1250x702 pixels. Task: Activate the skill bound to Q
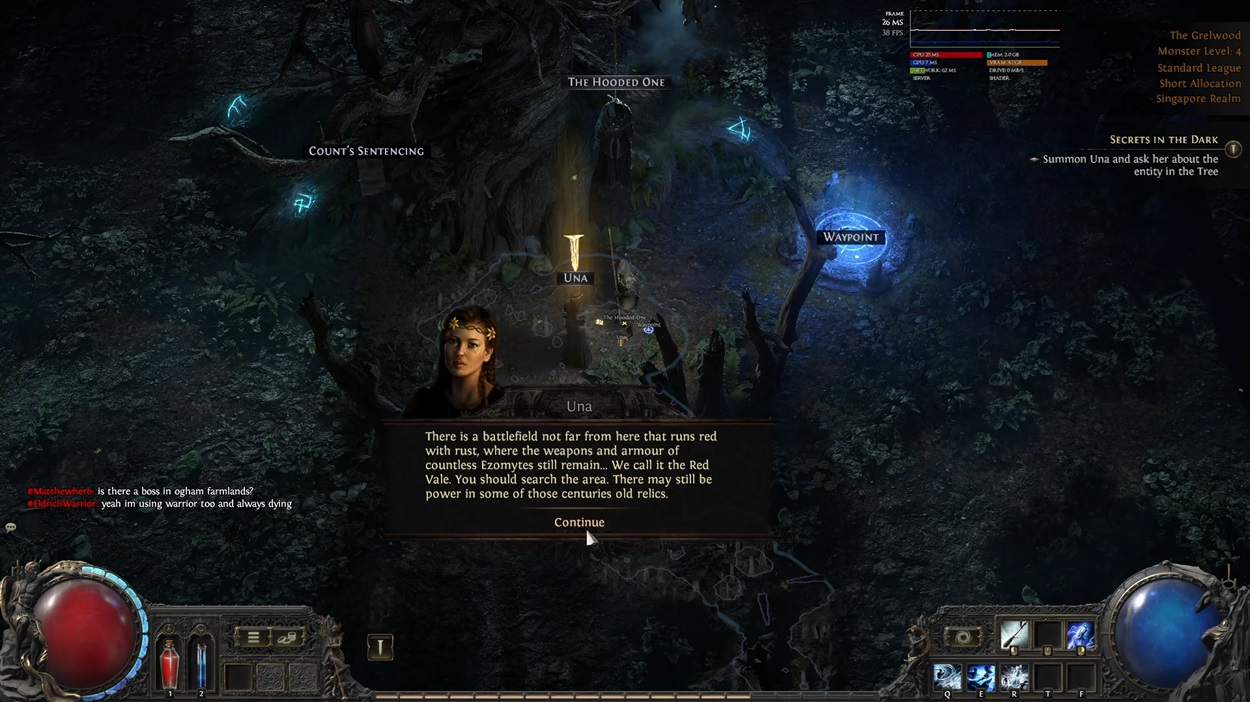pos(947,677)
